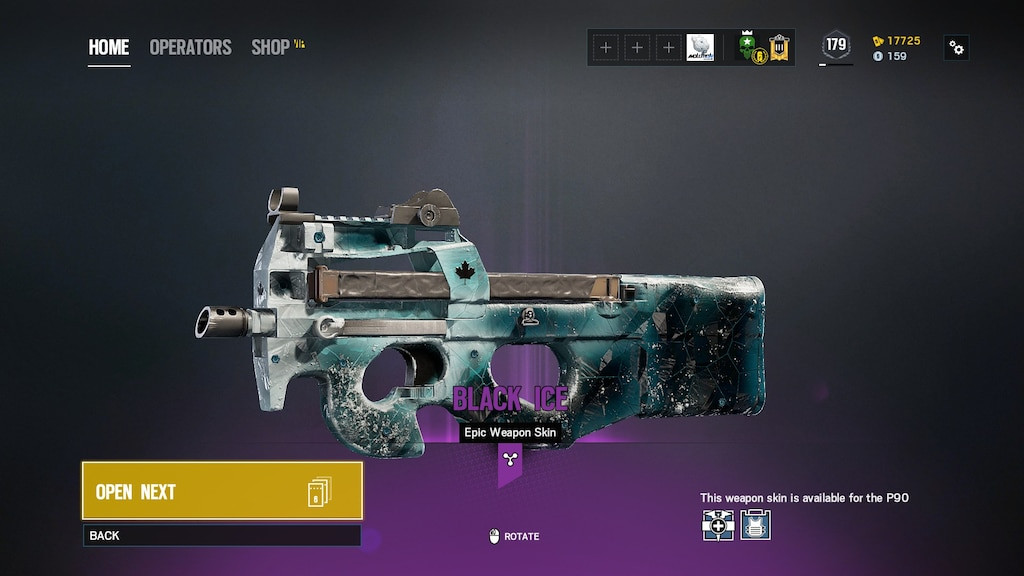Open the green skull crown badge

tap(748, 46)
